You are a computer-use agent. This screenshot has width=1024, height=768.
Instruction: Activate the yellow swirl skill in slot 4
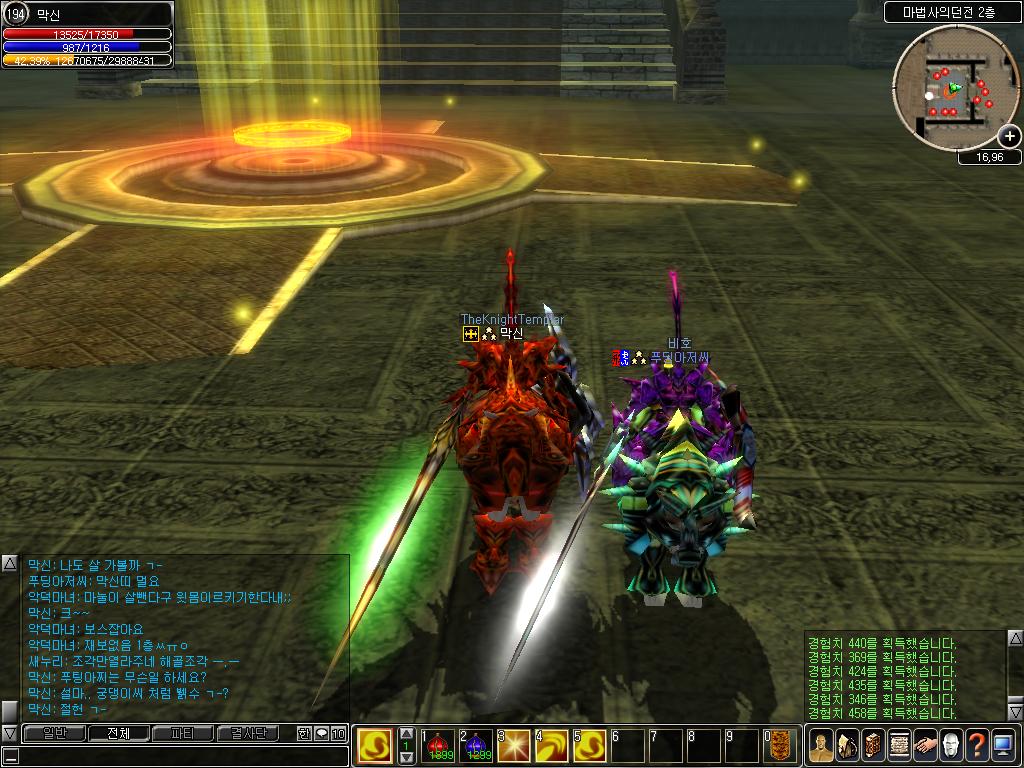click(x=551, y=746)
